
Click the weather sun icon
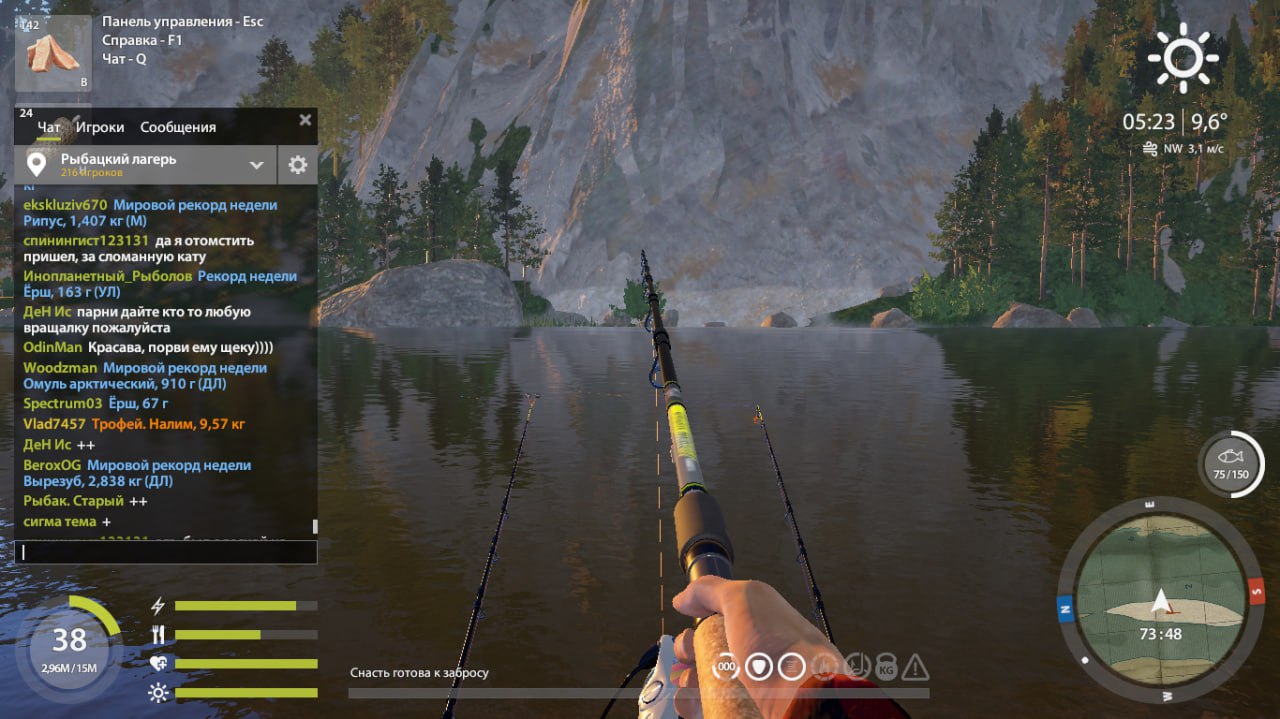[1183, 58]
